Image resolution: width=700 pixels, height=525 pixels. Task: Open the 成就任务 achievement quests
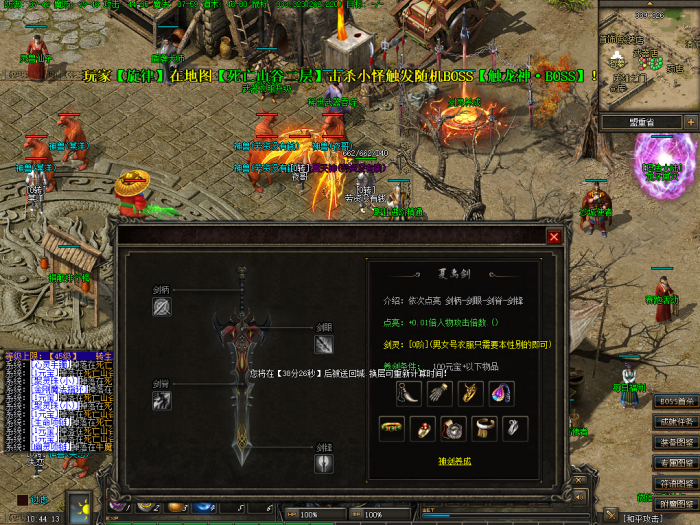677,421
